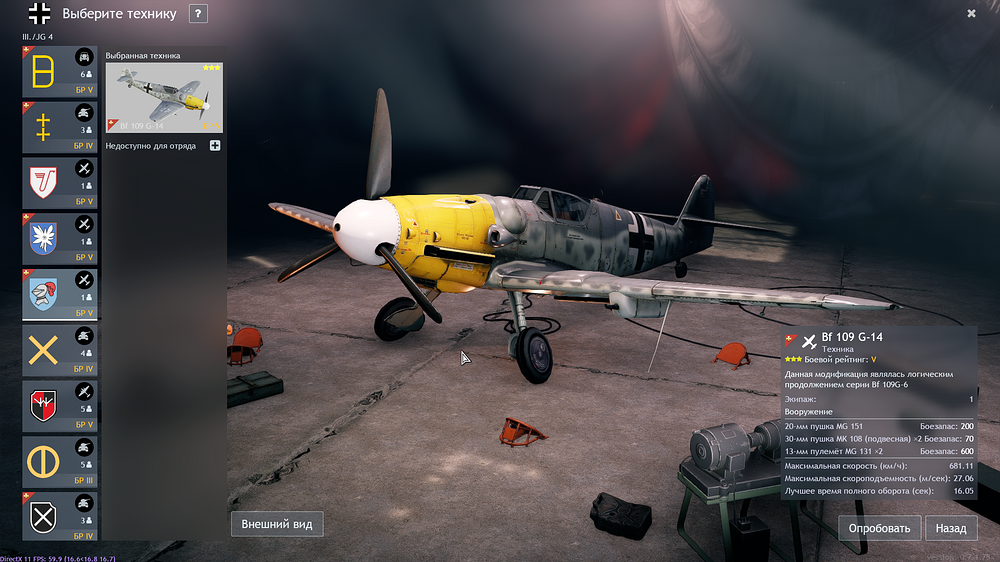The width and height of the screenshot is (1000, 562).
Task: Pick the squad with the red-black shield emblem
Action: [59, 406]
